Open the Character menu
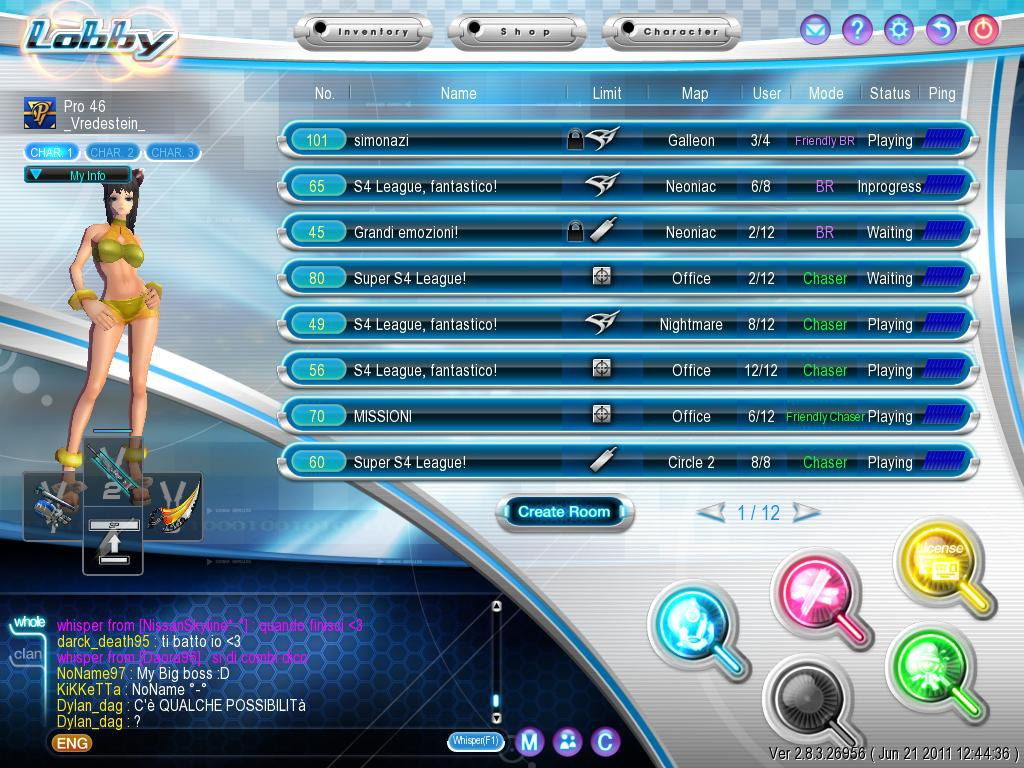The image size is (1024, 768). tap(672, 32)
